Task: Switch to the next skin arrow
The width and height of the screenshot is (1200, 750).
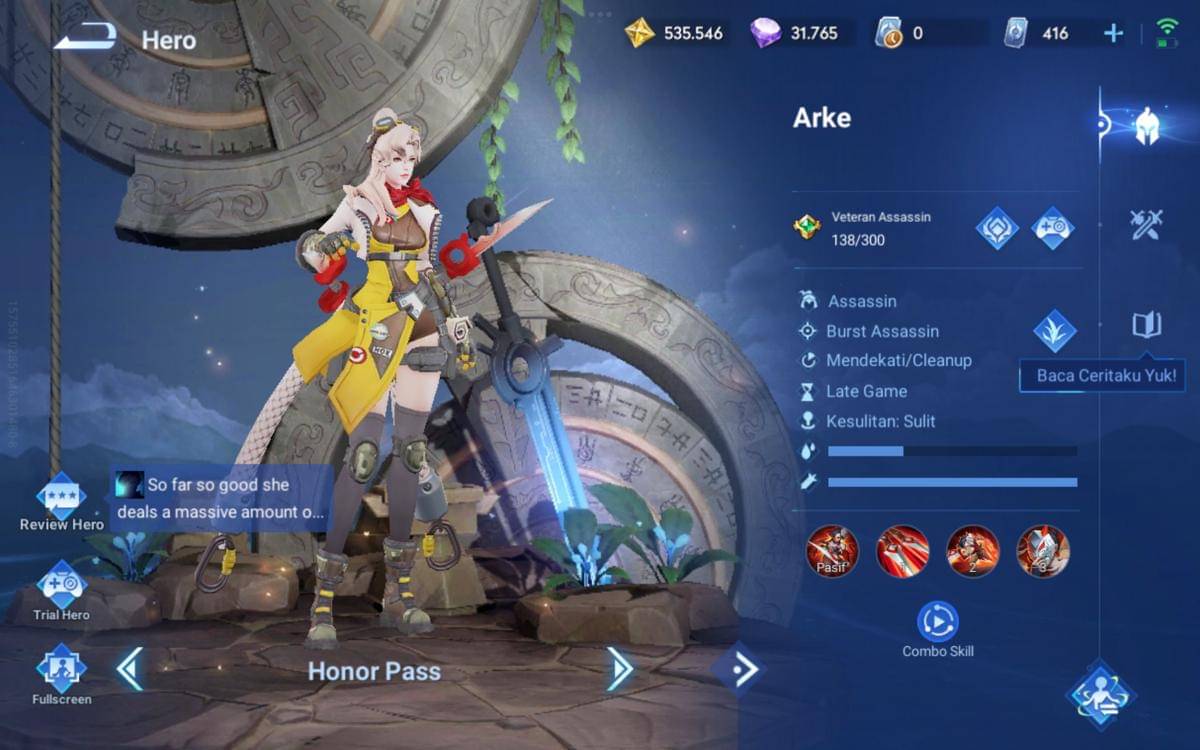Action: 619,670
